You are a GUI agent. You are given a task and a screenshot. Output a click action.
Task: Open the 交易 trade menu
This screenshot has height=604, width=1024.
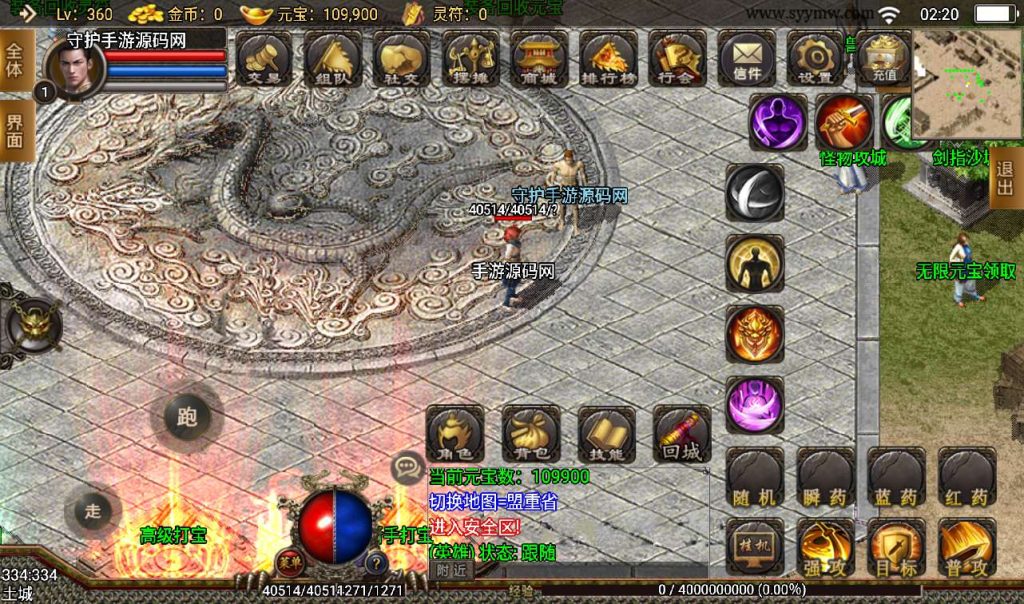pos(264,58)
